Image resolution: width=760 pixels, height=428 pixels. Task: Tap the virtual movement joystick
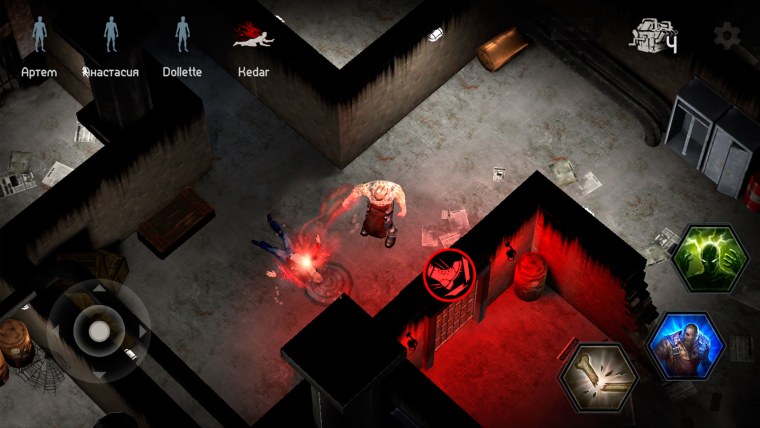click(x=98, y=329)
